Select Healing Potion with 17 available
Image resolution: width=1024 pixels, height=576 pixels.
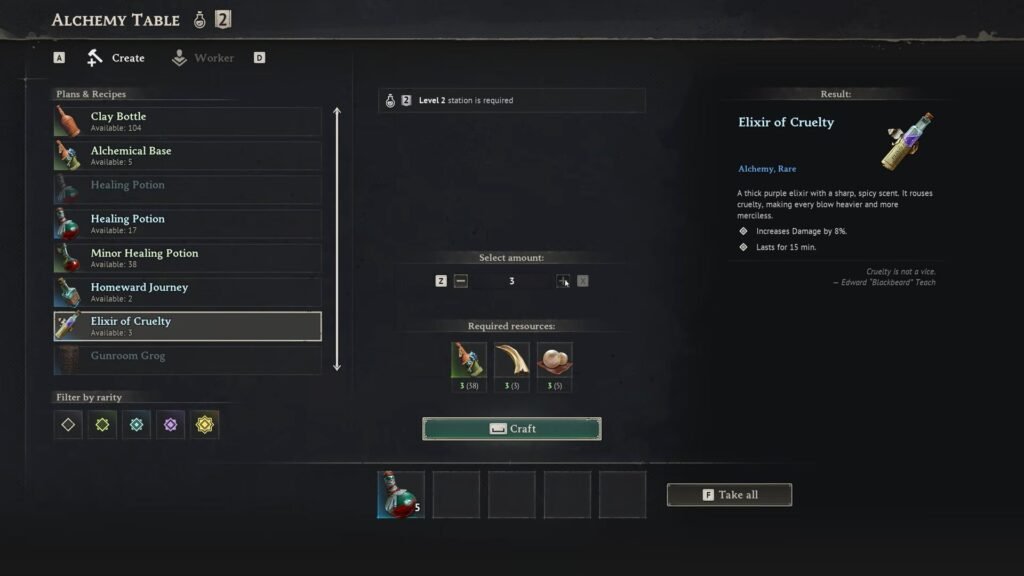tap(188, 224)
